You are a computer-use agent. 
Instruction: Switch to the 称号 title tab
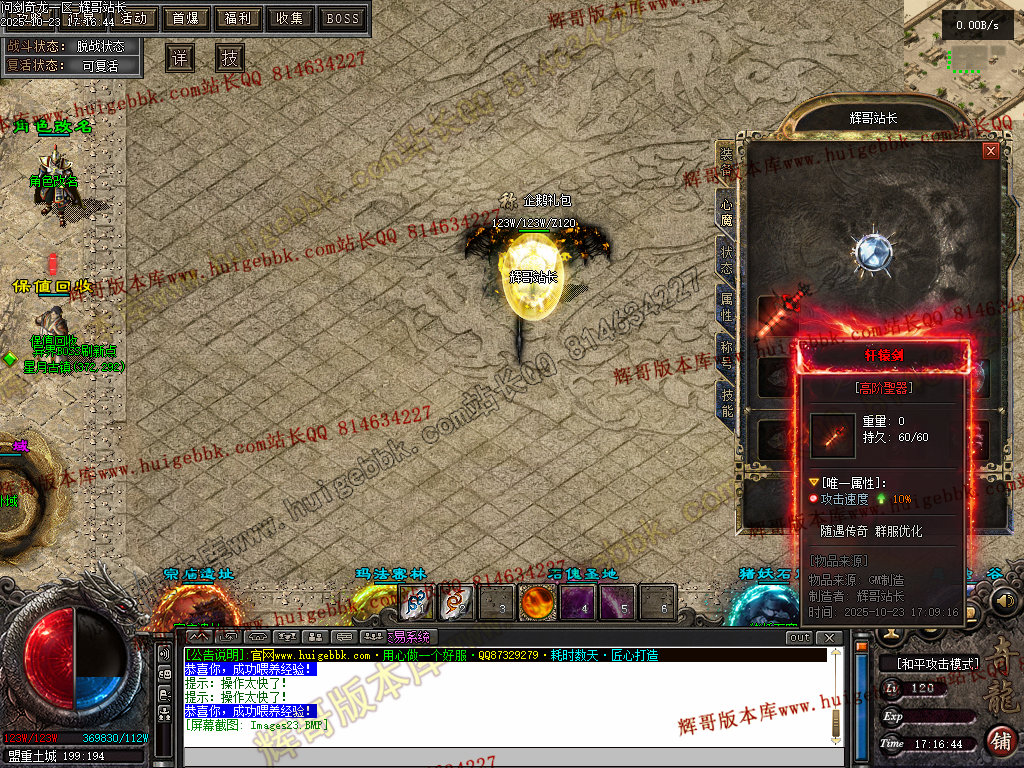coord(726,353)
